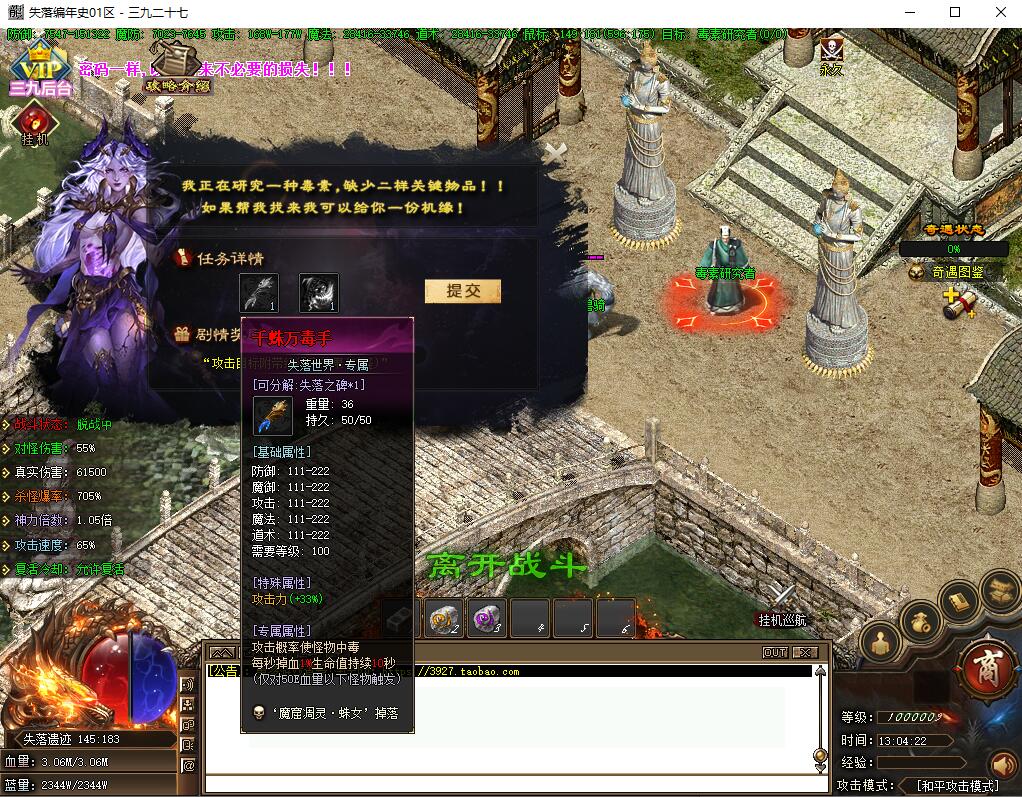Open the character sheet round button
The image size is (1022, 797).
click(x=881, y=642)
